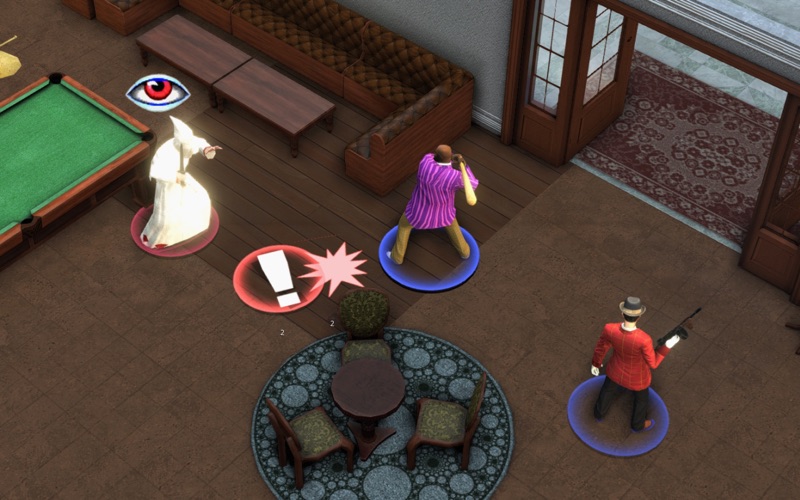800x500 pixels.
Task: Choose the red-jacket gangster with tommy gun
Action: click(627, 362)
